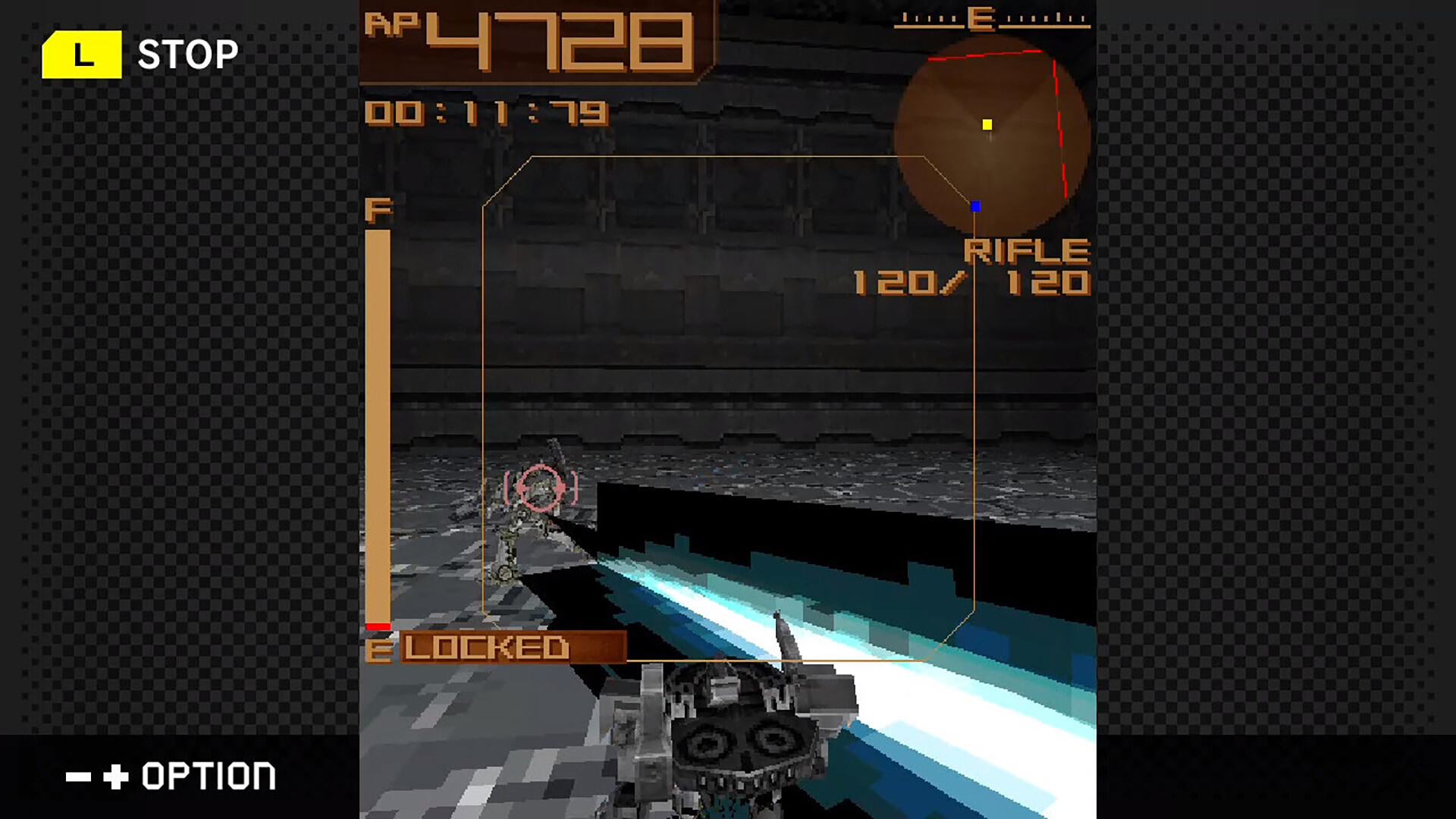Click the enemy mech in the arena

point(531,531)
